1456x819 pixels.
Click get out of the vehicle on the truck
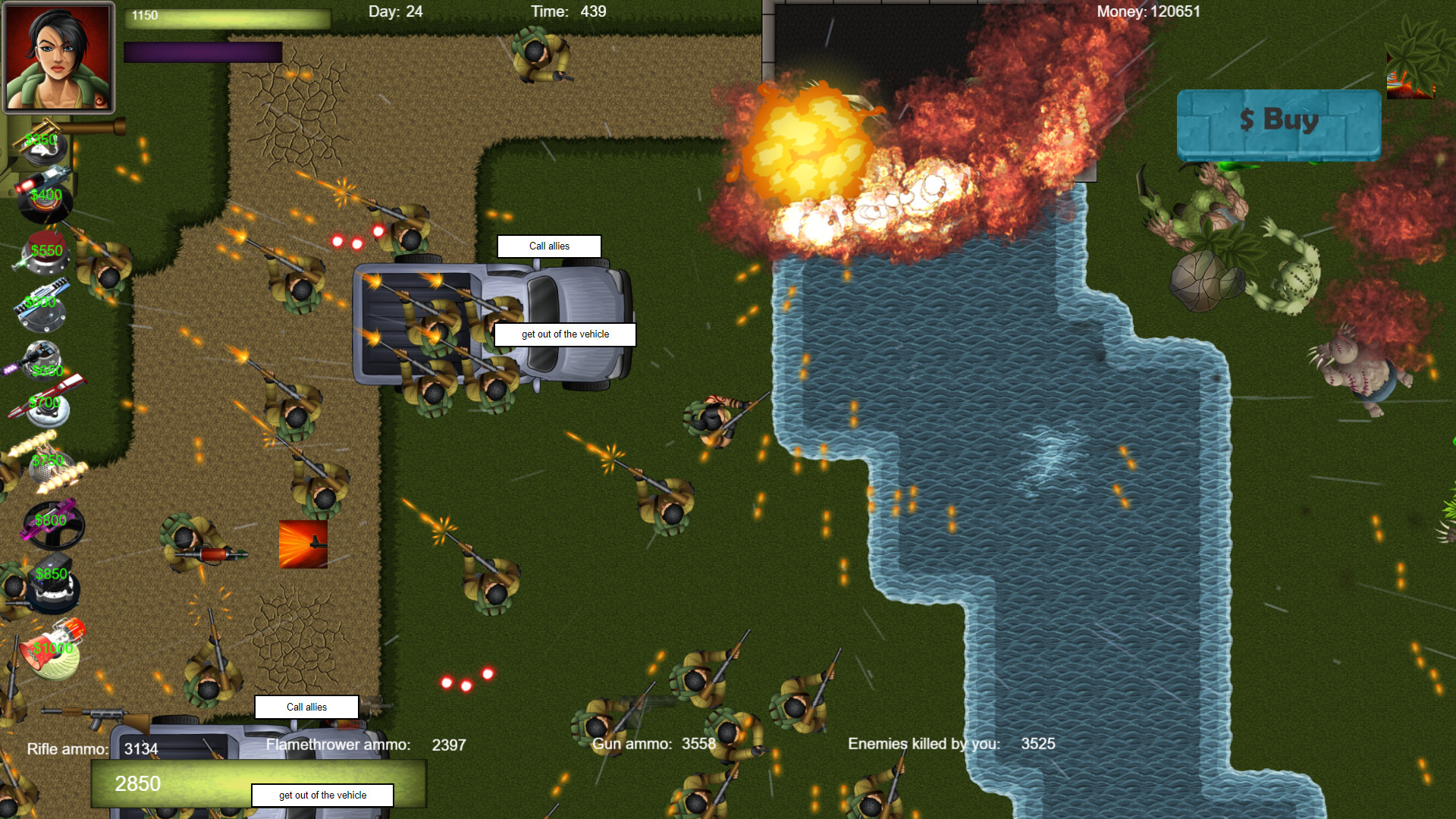(x=565, y=334)
